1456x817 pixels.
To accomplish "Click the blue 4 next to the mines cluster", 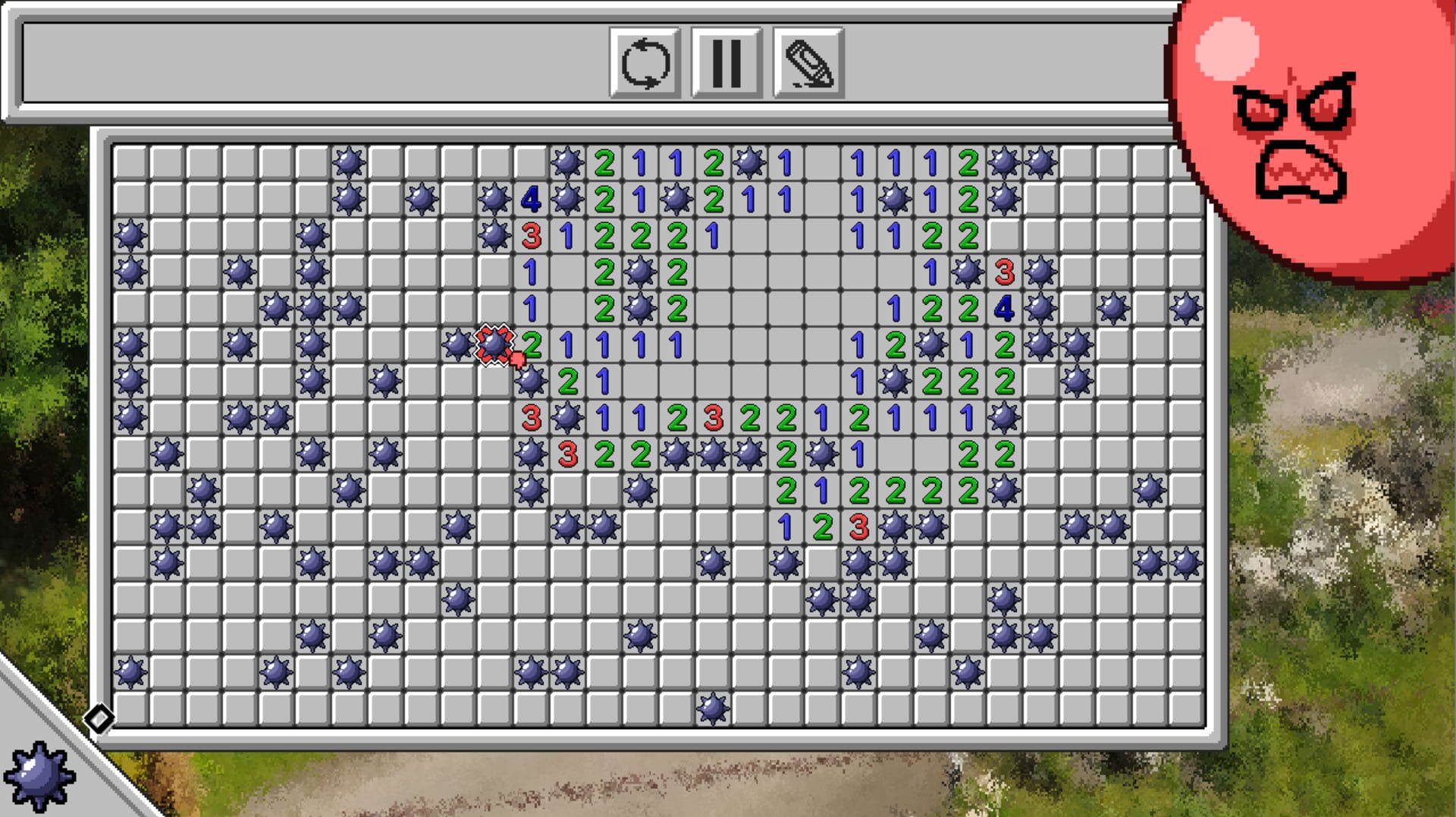I will [x=531, y=200].
